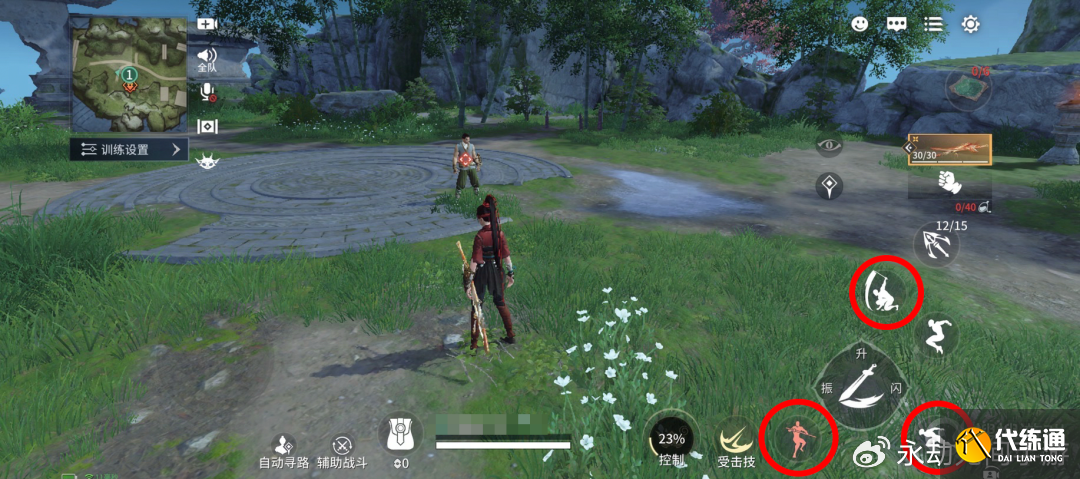The width and height of the screenshot is (1080, 479).
Task: Open the chat bubble messages
Action: coord(896,24)
